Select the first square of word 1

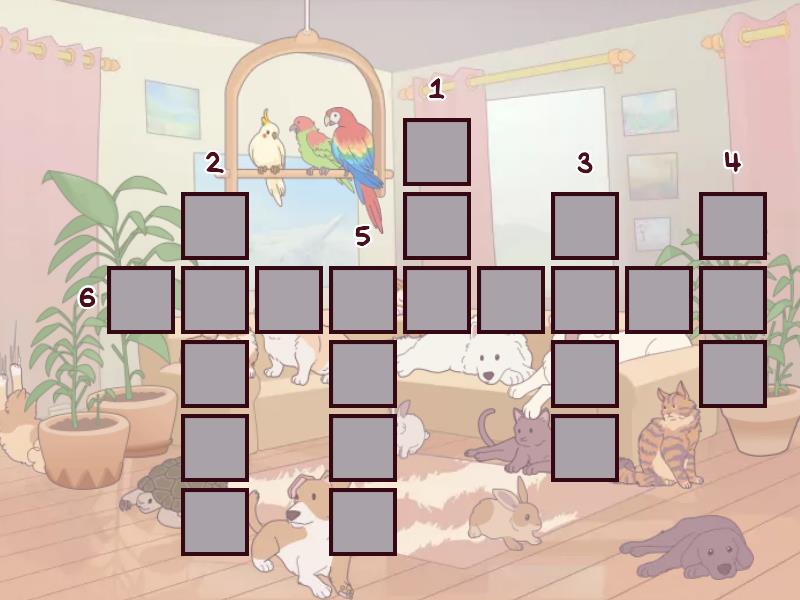(437, 152)
